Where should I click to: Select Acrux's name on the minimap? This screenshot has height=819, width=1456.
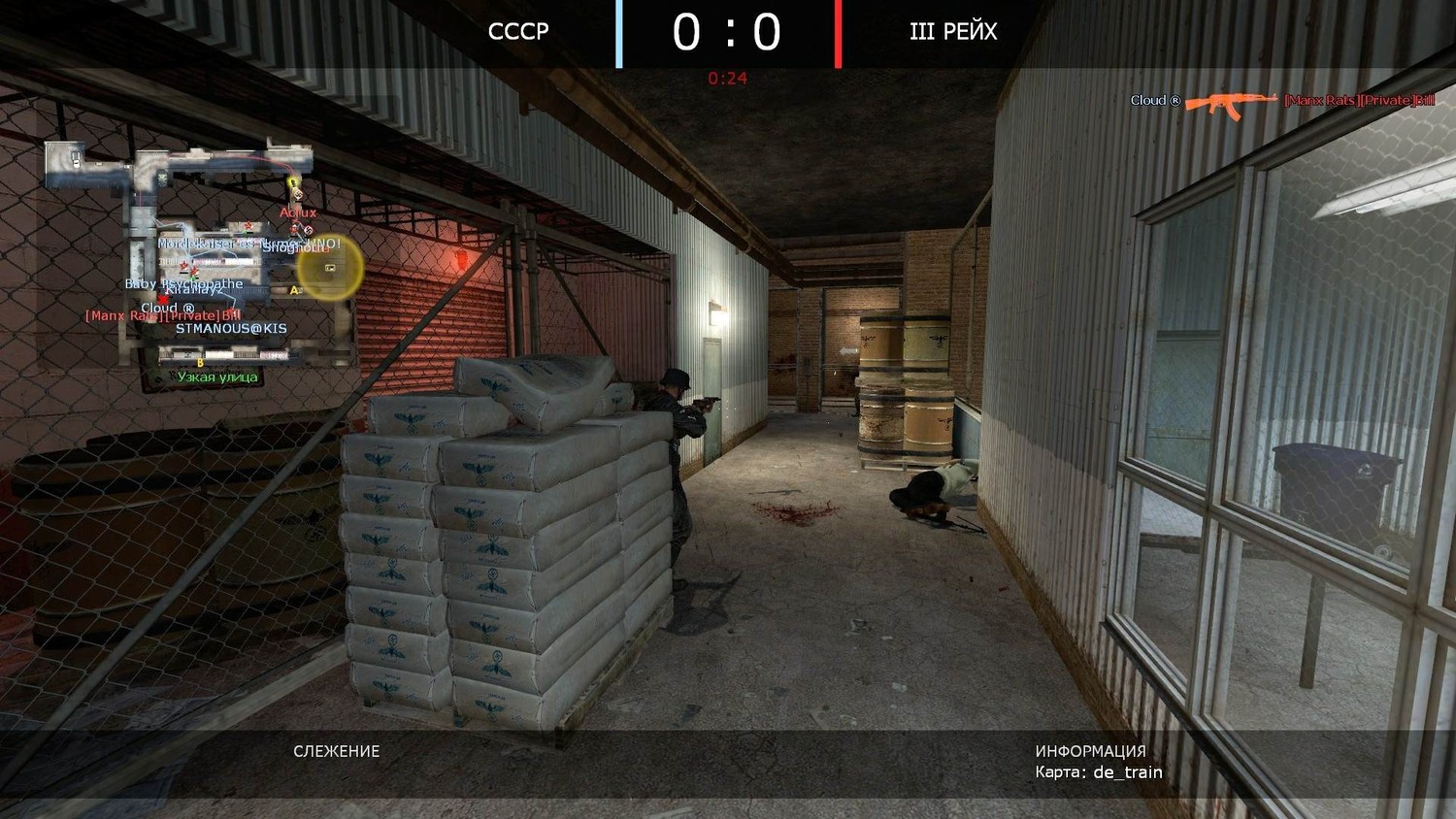298,213
